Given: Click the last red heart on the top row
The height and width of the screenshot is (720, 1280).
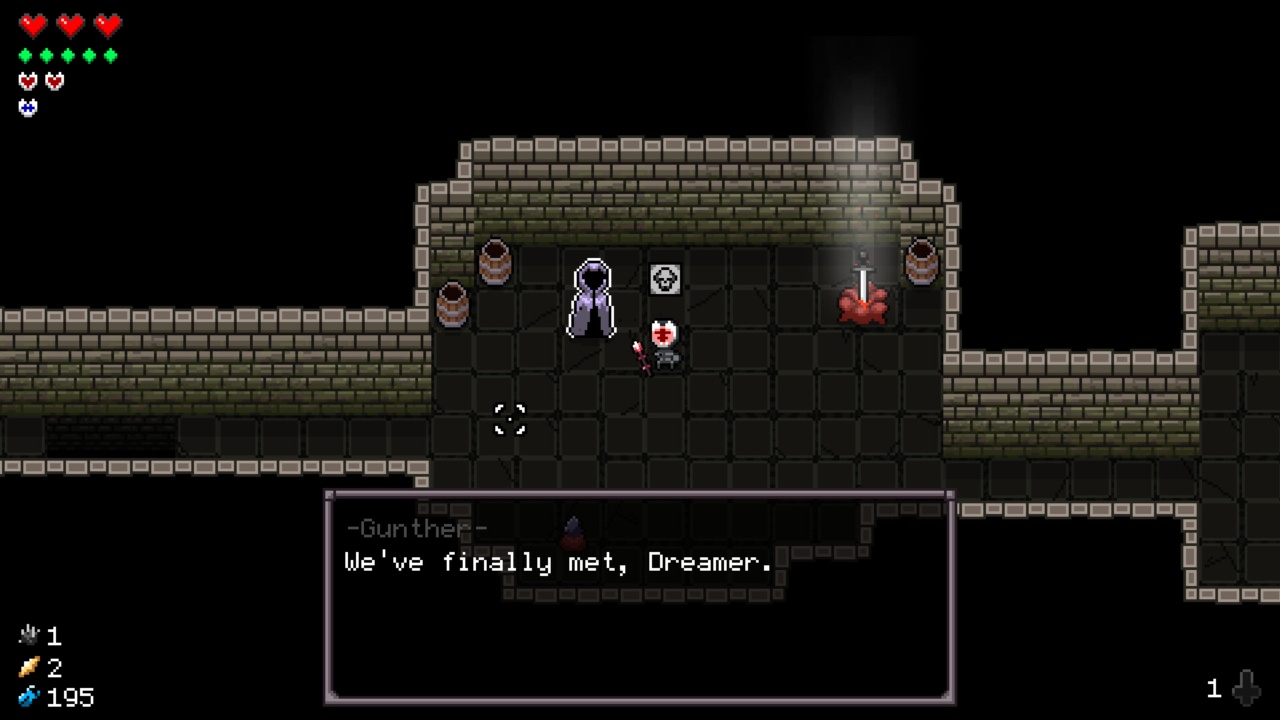Looking at the screenshot, I should 107,25.
